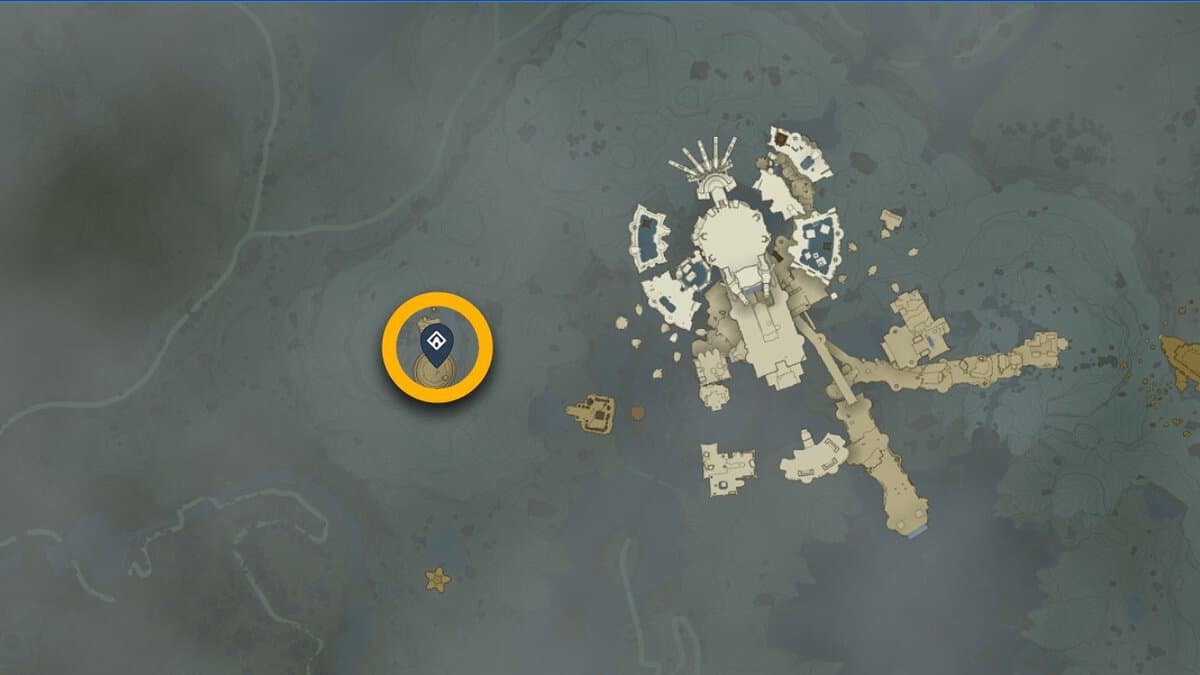Select the blue map pin inside the orange circle
The height and width of the screenshot is (675, 1200).
coord(436,344)
